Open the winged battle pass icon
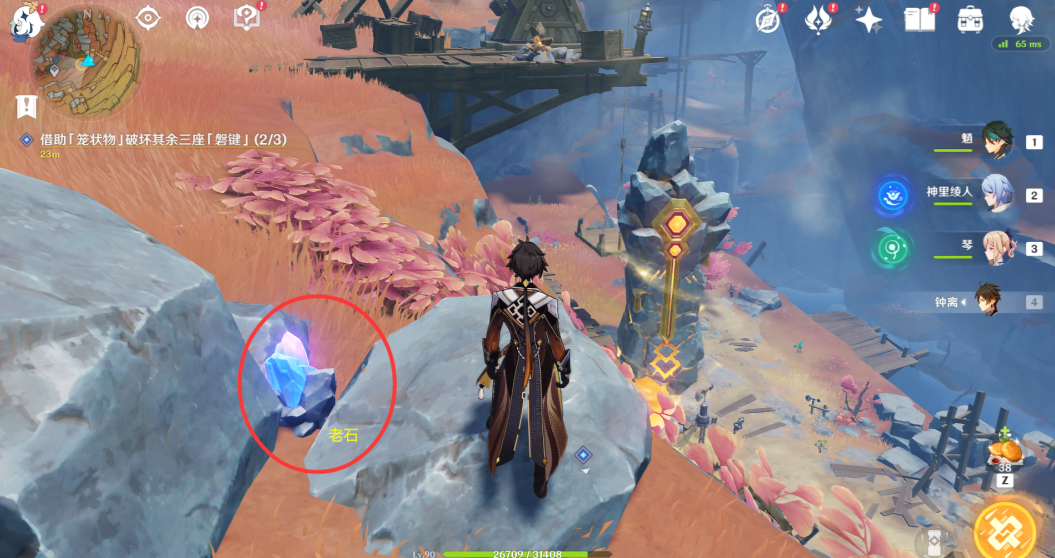Viewport: 1055px width, 558px height. click(818, 19)
